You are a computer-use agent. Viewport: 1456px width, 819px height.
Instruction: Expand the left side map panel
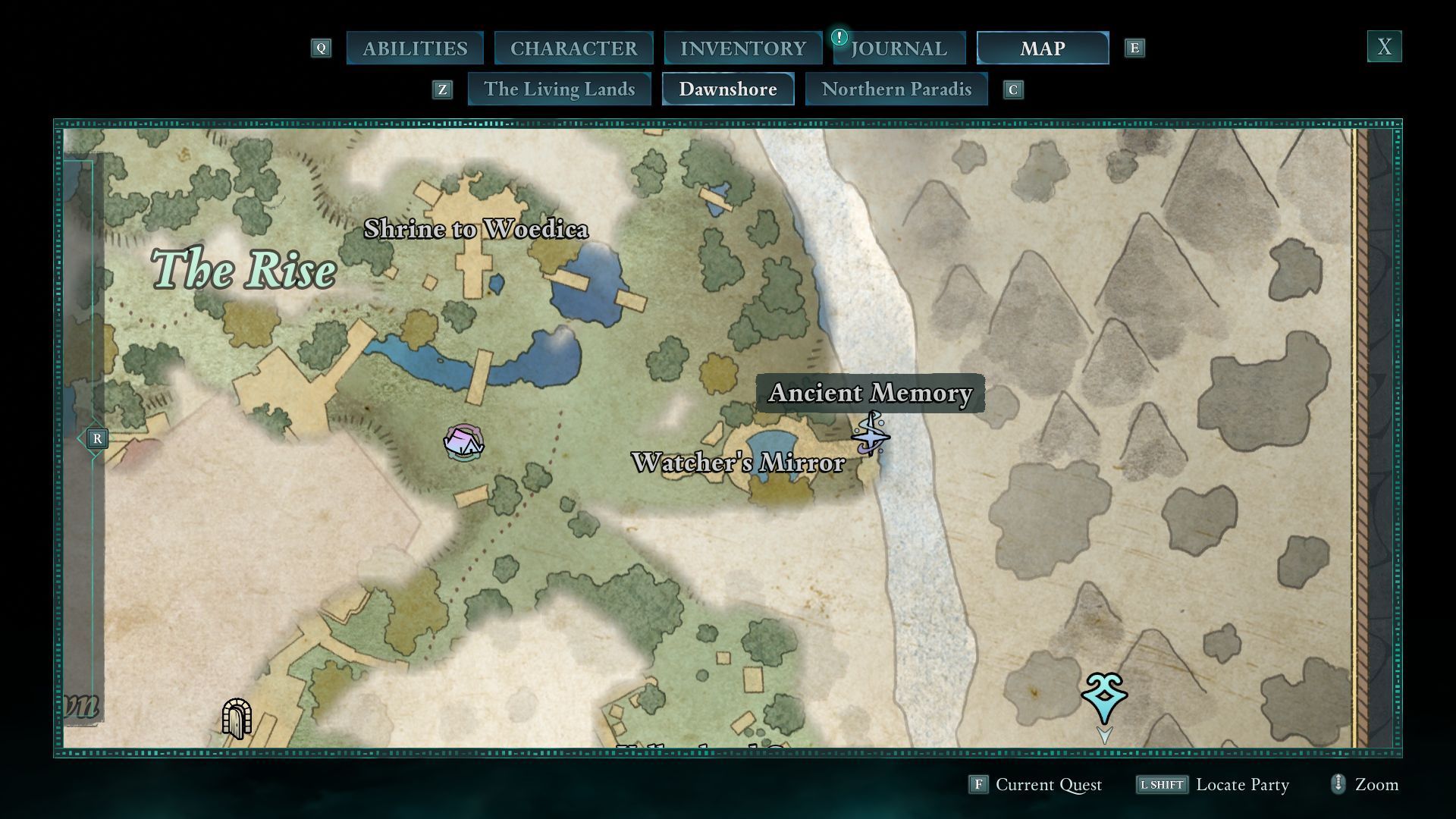pos(96,439)
